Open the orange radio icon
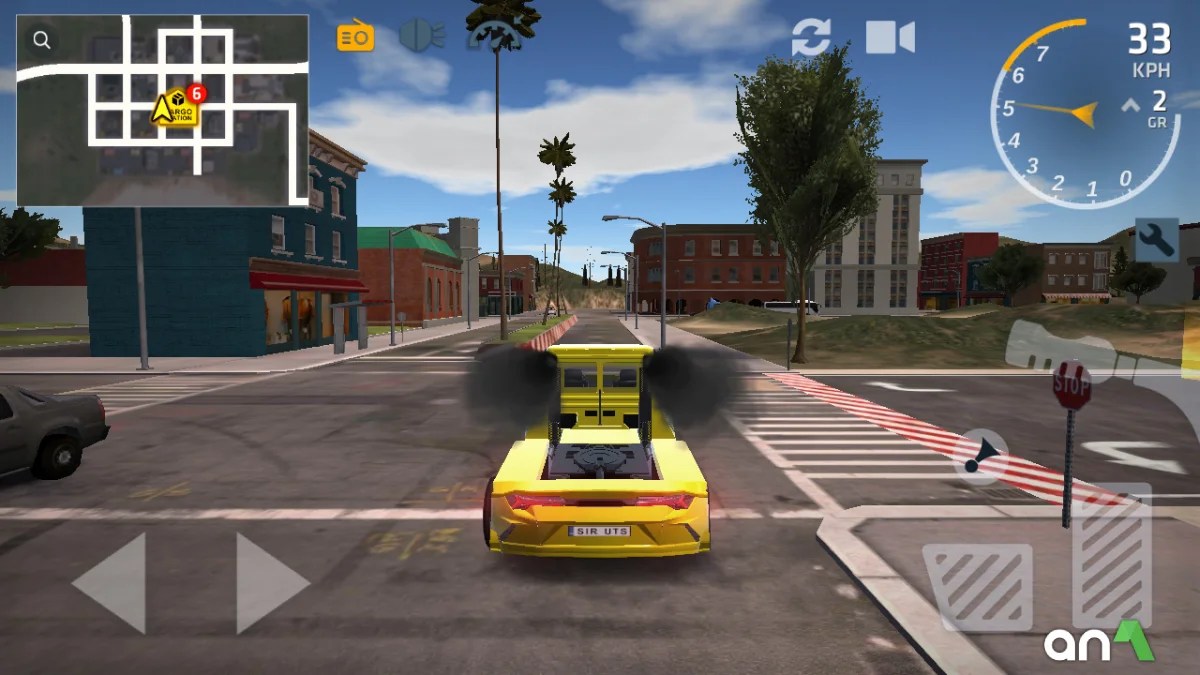The width and height of the screenshot is (1200, 675). [355, 37]
